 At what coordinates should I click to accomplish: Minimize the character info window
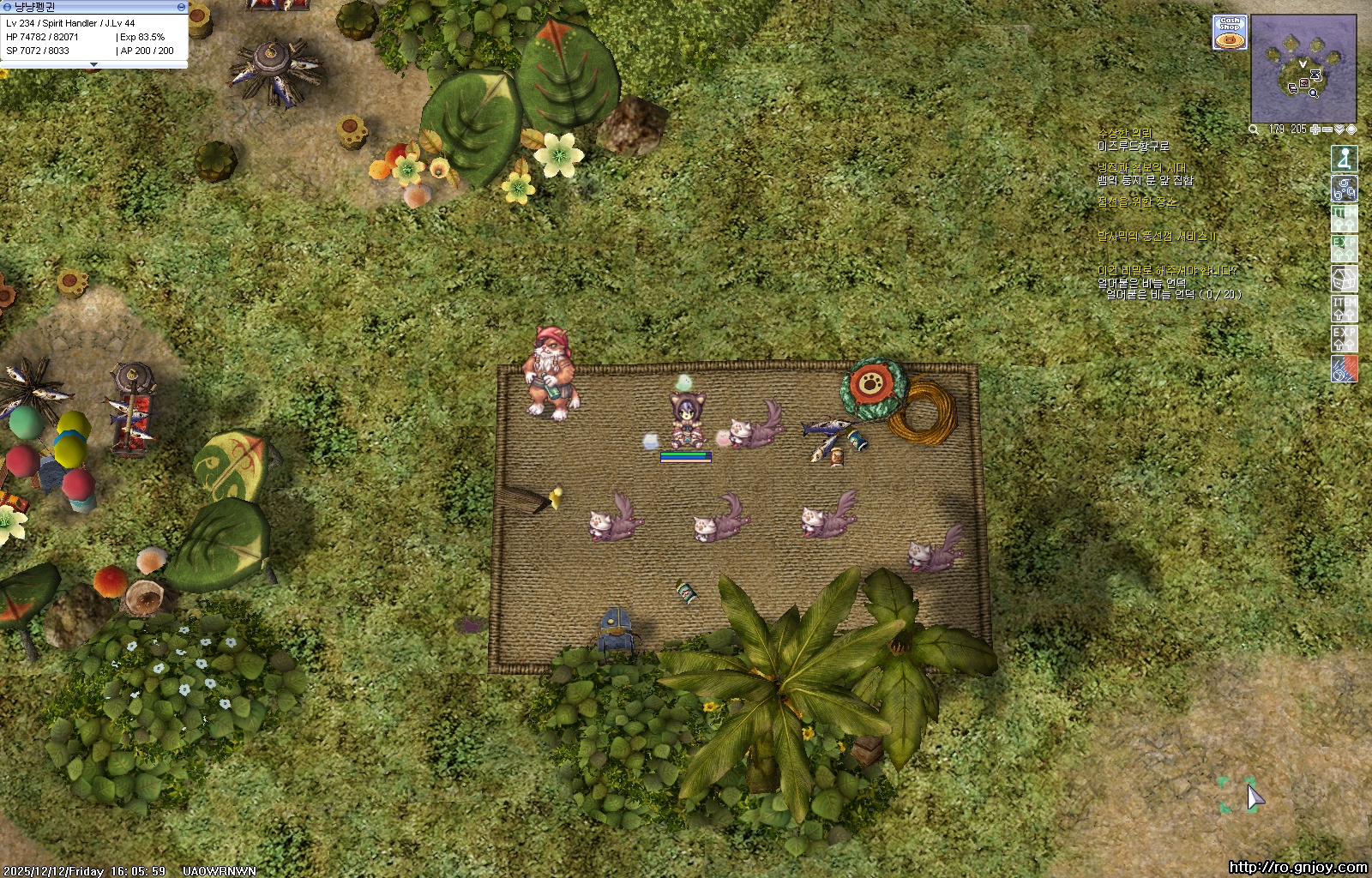[181, 7]
